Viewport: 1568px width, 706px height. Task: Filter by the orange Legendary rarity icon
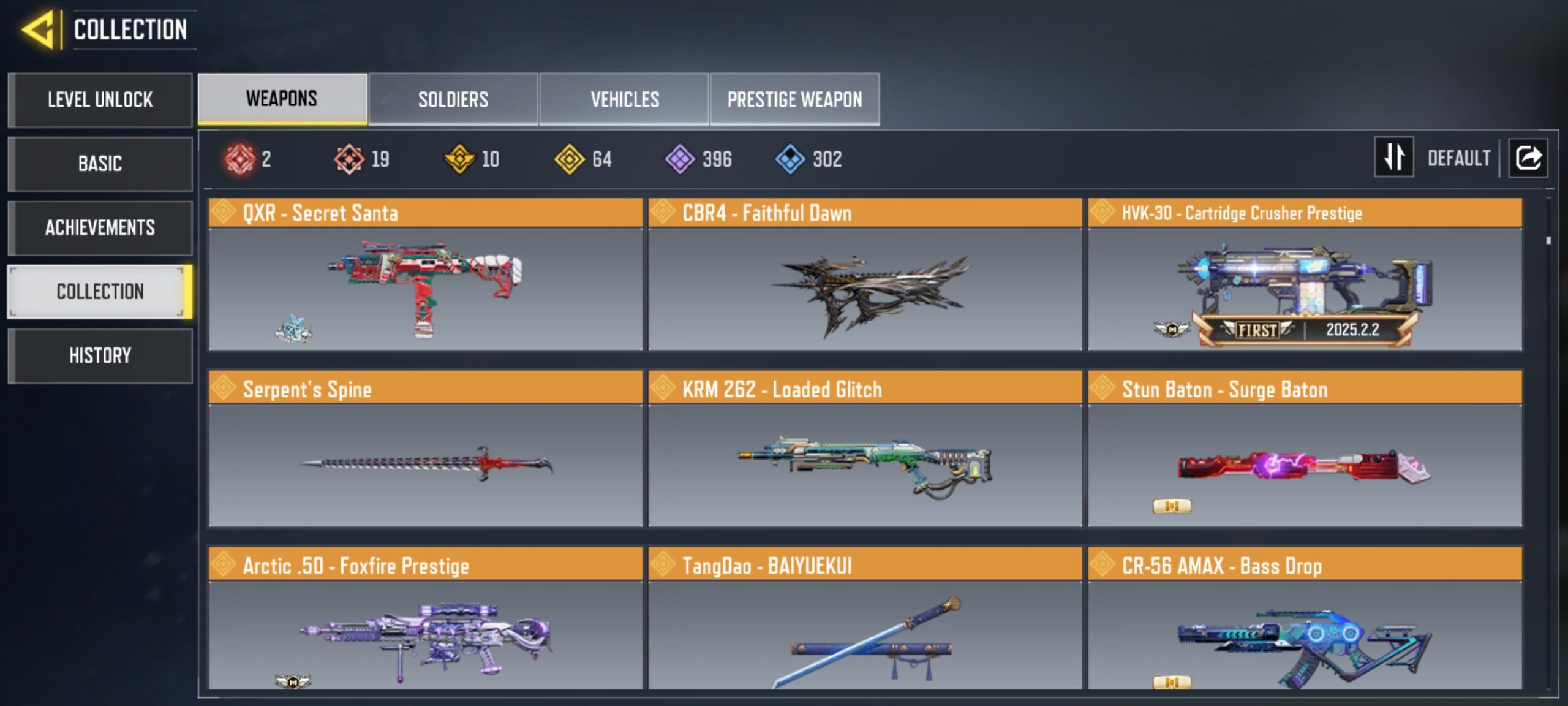point(349,159)
